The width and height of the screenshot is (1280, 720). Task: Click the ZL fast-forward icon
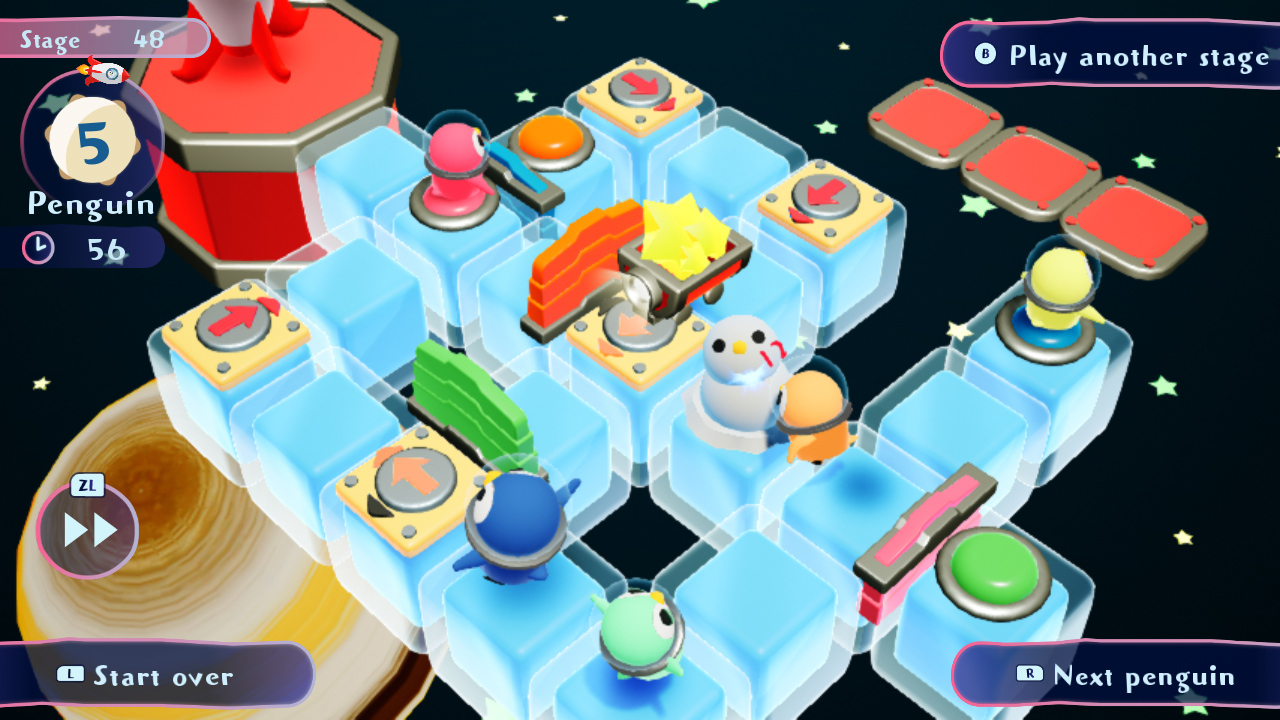coord(88,528)
